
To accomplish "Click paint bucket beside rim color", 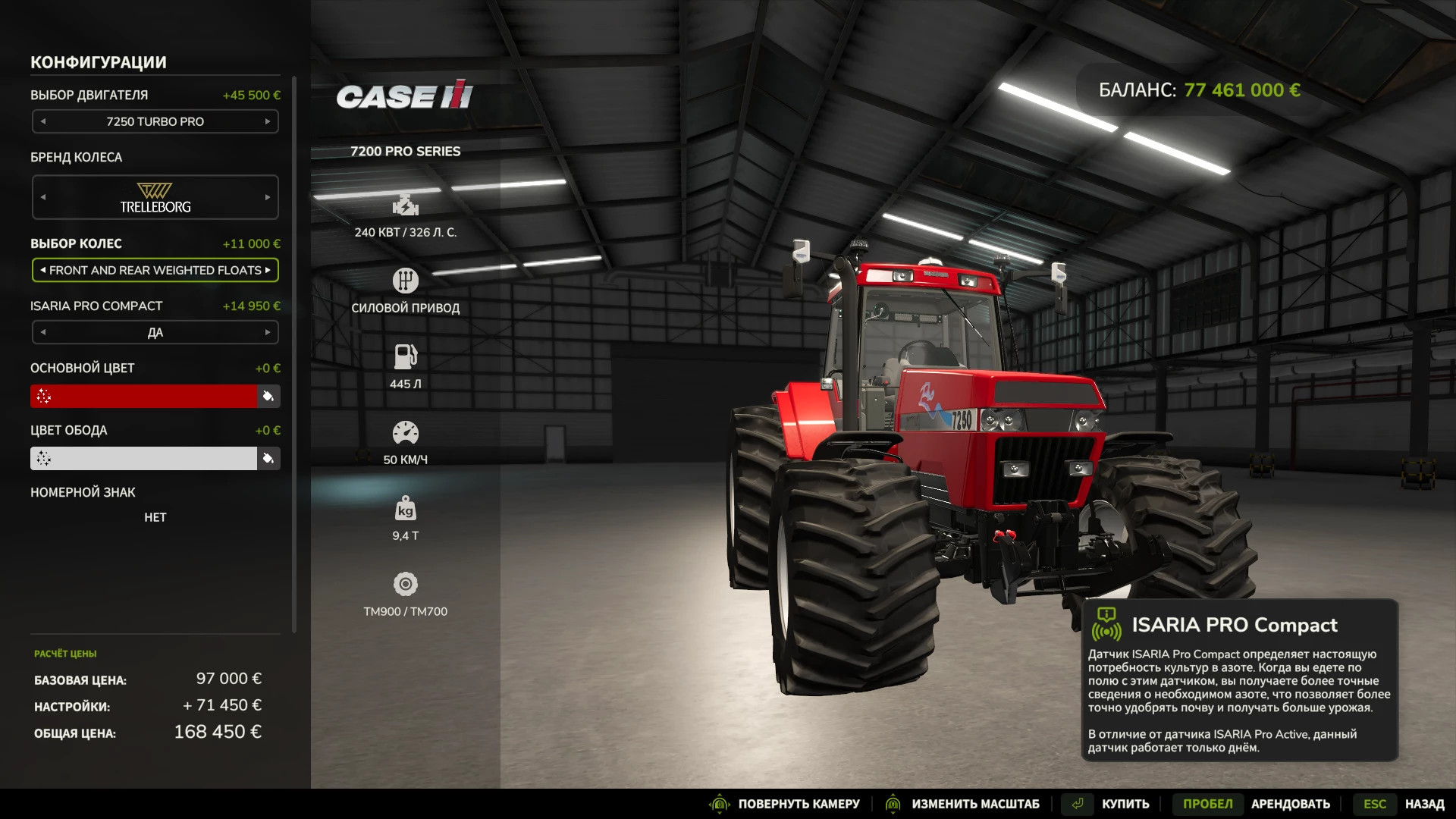I will [268, 458].
